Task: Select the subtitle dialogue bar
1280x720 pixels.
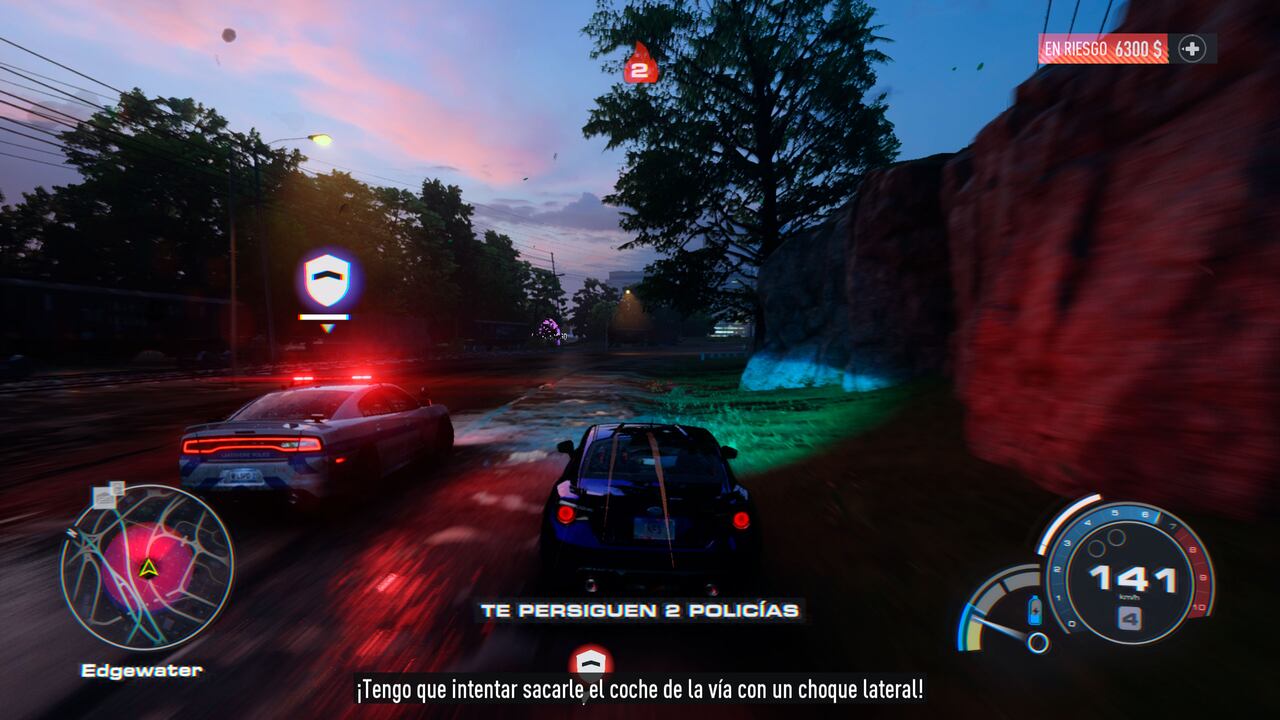Action: 640,690
